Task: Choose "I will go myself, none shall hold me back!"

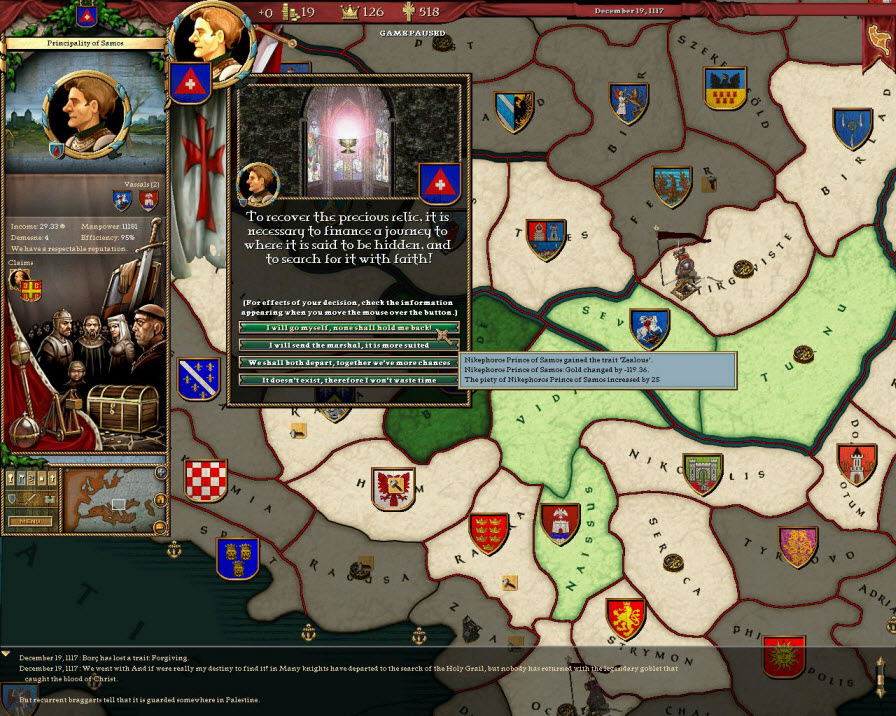Action: click(x=348, y=328)
